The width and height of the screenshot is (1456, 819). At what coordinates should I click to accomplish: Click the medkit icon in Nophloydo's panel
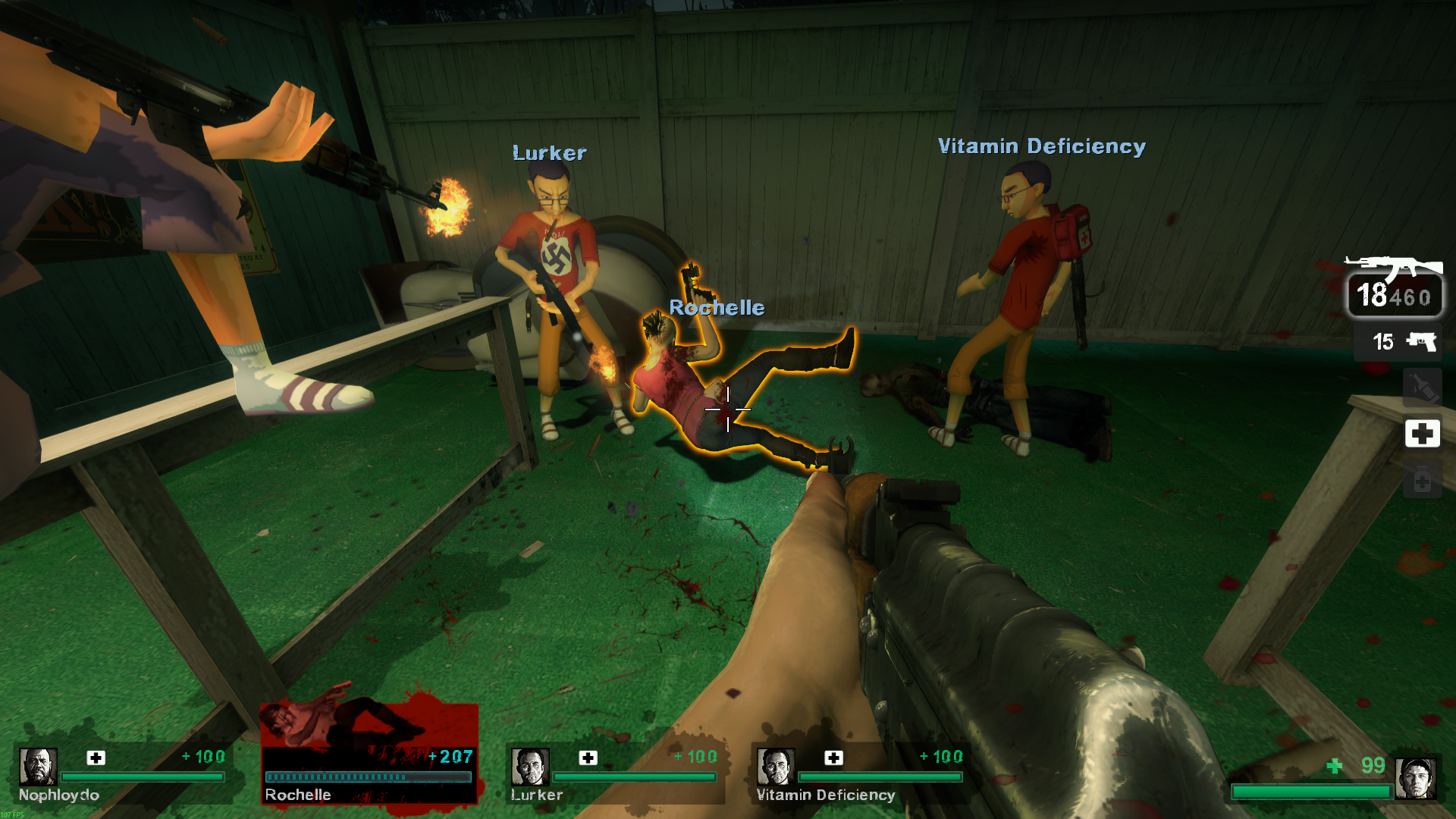[96, 758]
